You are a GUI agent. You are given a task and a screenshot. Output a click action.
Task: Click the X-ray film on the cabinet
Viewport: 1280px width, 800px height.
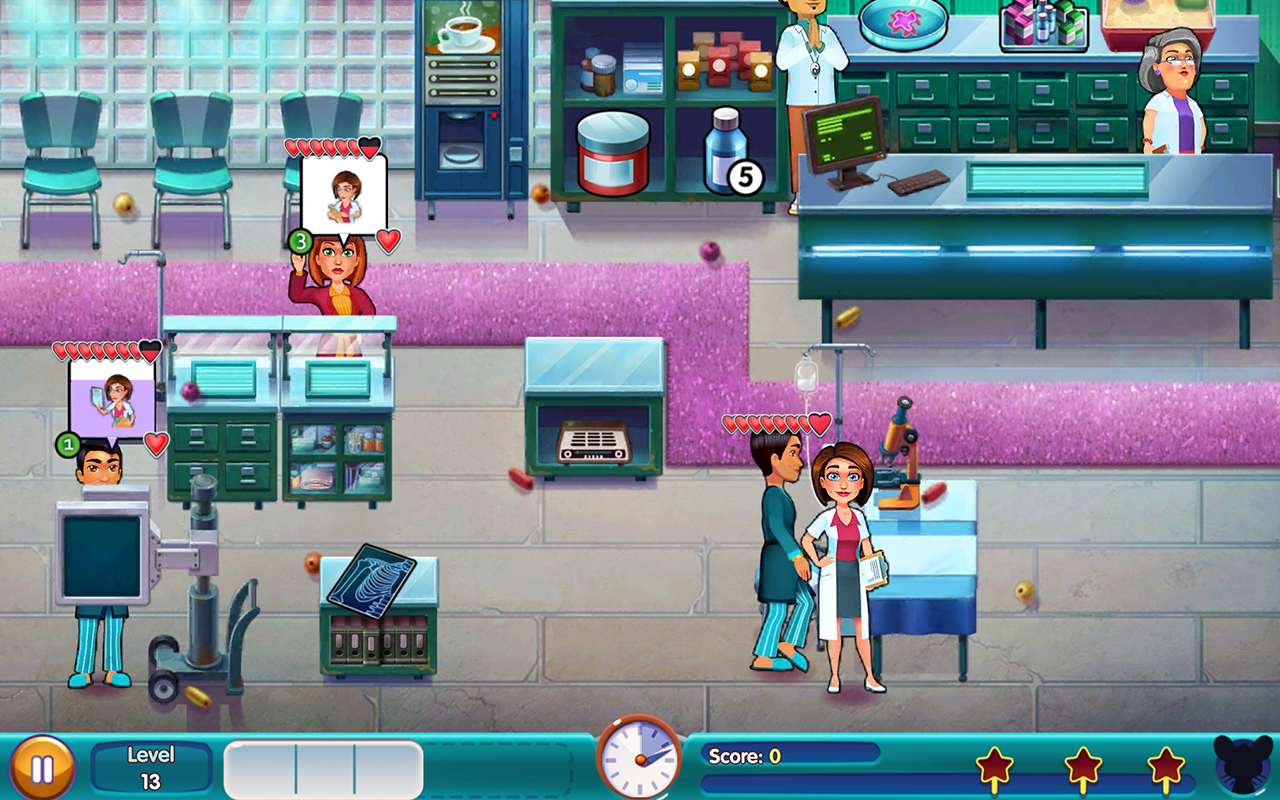[370, 582]
